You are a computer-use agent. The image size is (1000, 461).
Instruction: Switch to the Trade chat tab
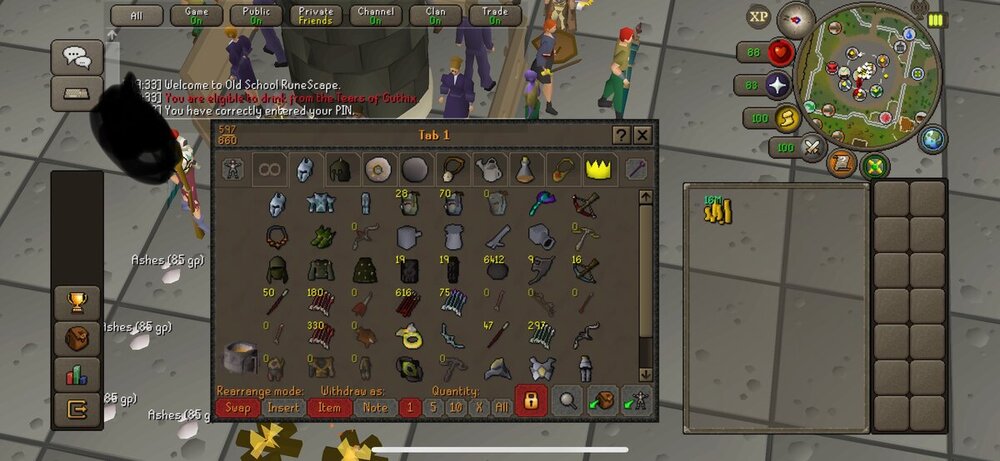pos(495,15)
